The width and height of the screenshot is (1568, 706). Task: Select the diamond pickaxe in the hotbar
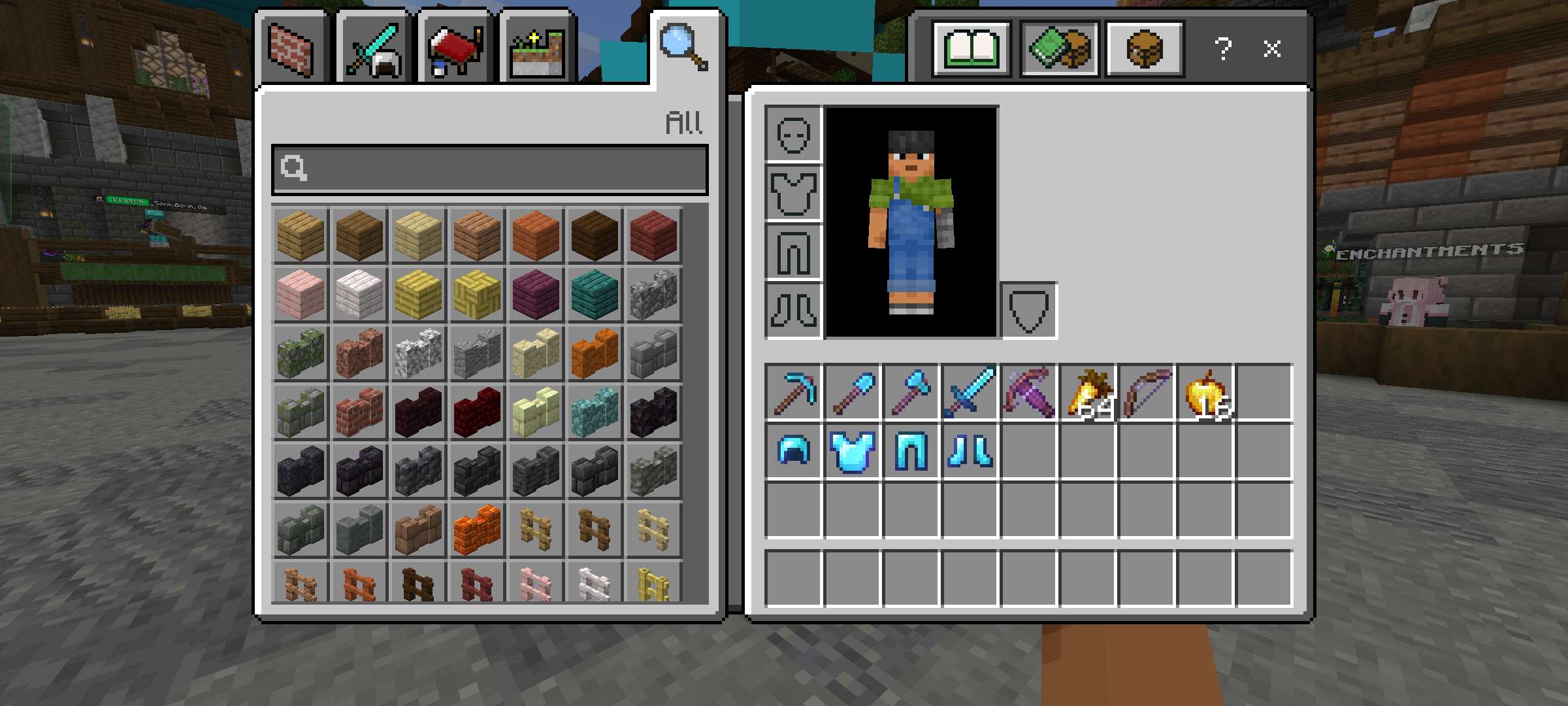(x=792, y=393)
